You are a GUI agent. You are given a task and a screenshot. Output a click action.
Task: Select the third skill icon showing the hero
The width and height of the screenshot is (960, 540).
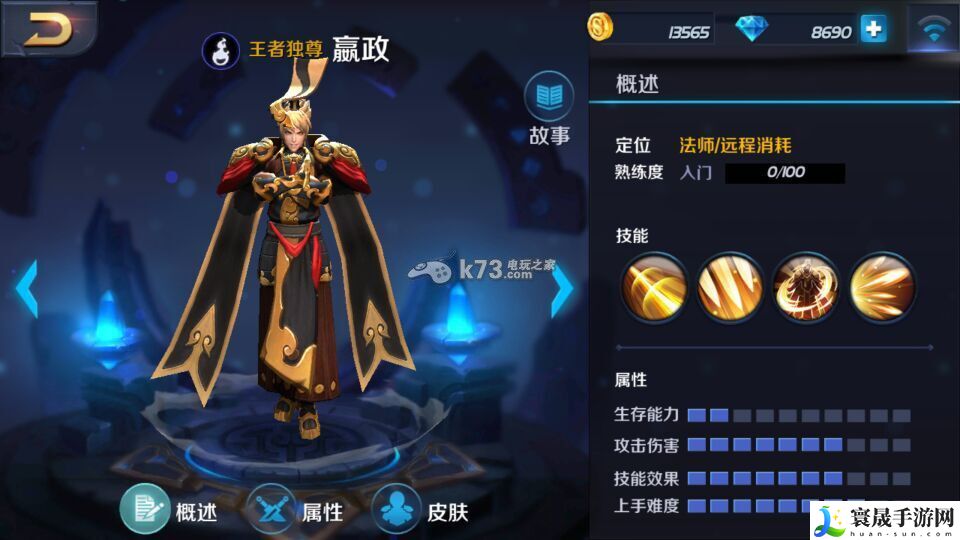pos(806,288)
